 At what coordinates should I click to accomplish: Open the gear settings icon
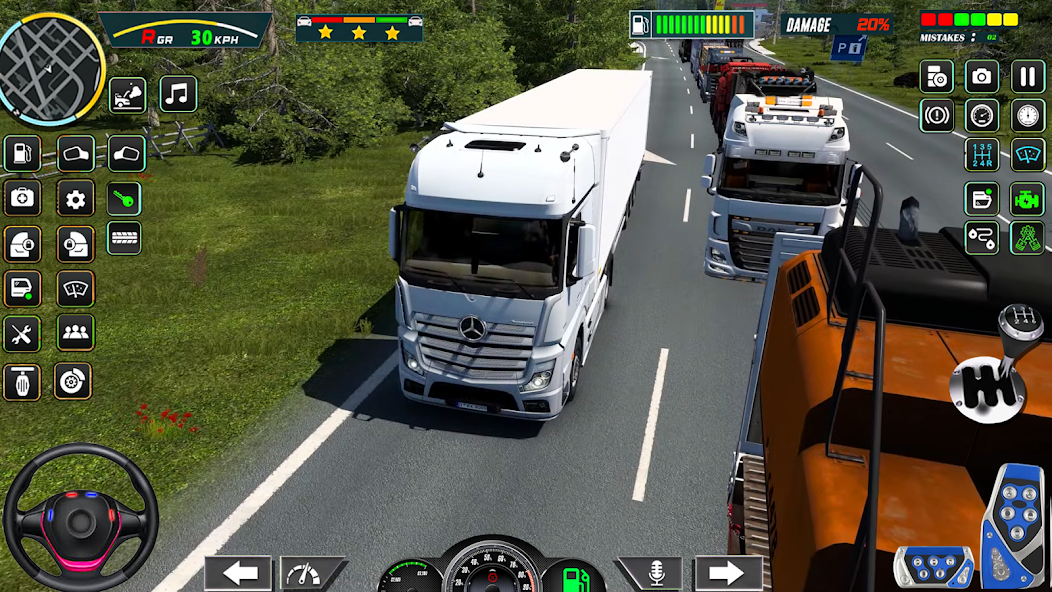(x=75, y=198)
